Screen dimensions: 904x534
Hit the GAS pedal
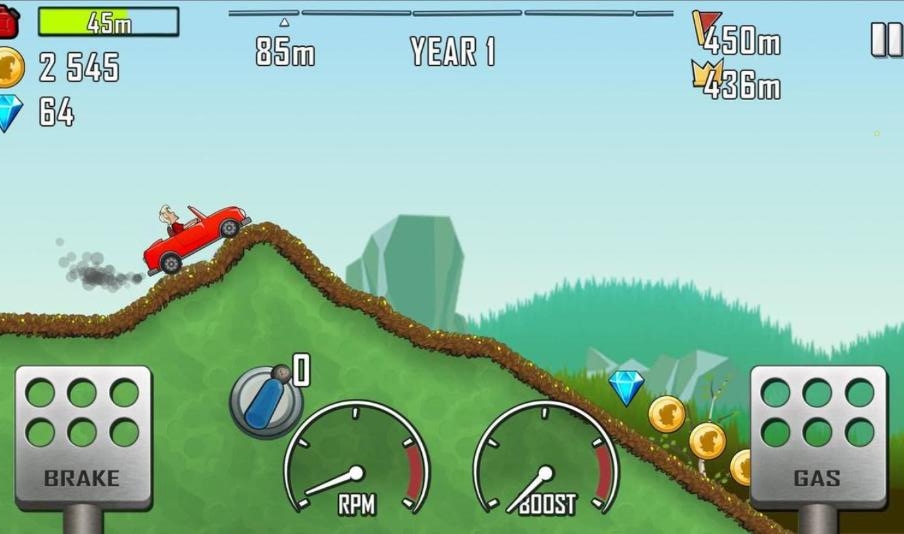coord(817,436)
